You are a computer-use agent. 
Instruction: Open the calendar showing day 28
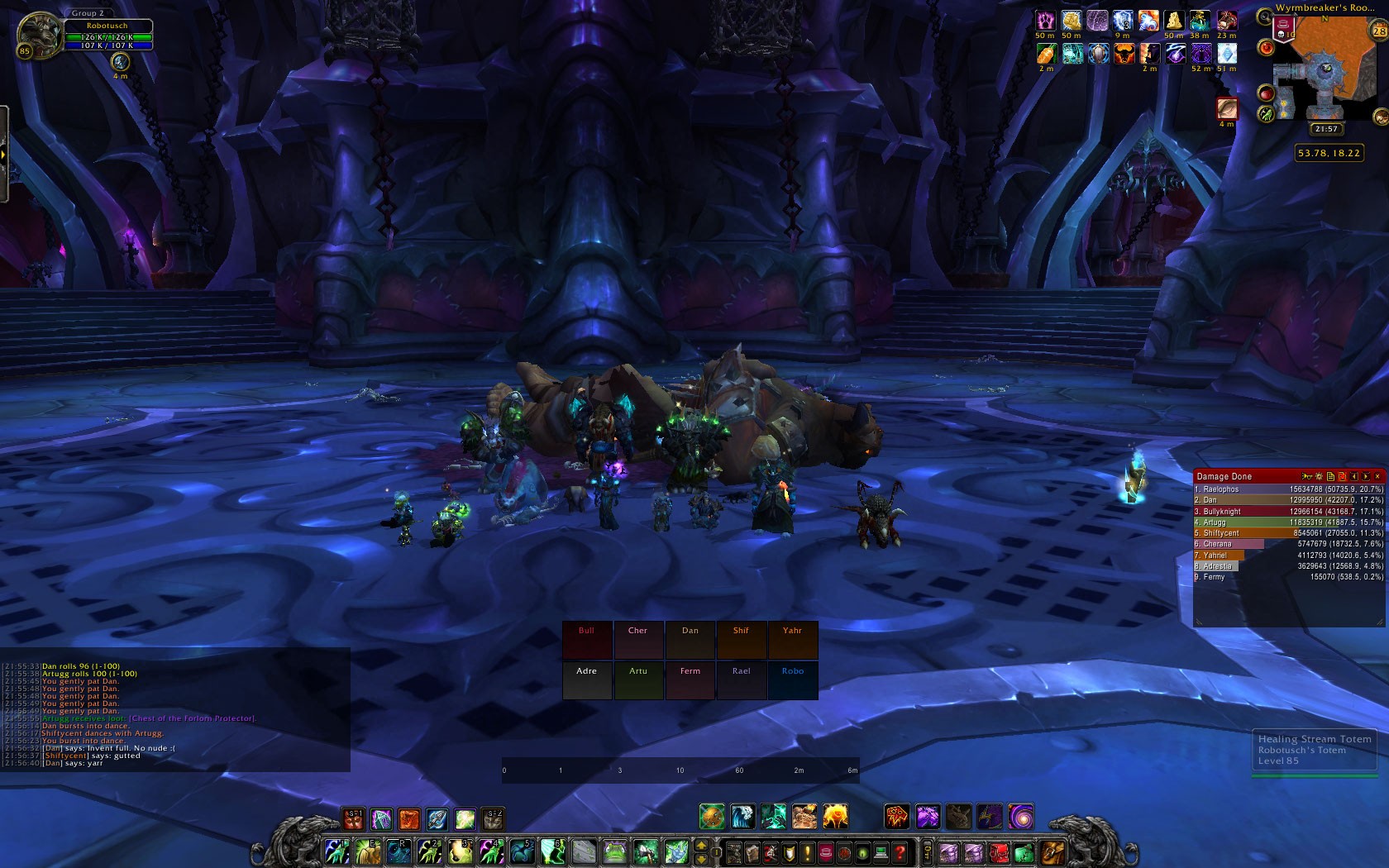tap(1378, 31)
